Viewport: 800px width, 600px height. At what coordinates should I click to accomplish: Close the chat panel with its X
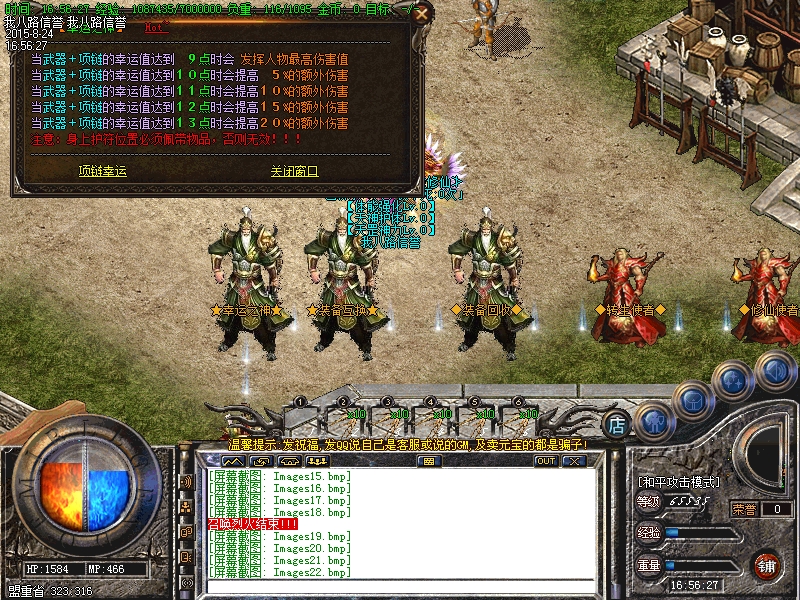click(x=574, y=461)
